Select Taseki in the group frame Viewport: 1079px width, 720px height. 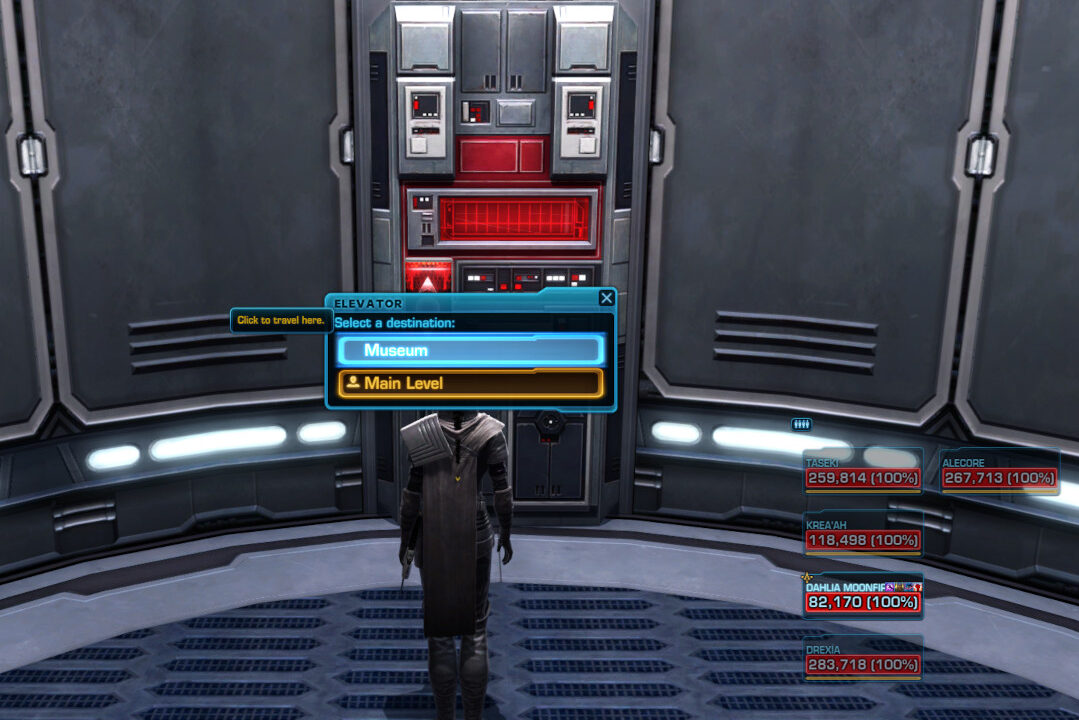[862, 472]
